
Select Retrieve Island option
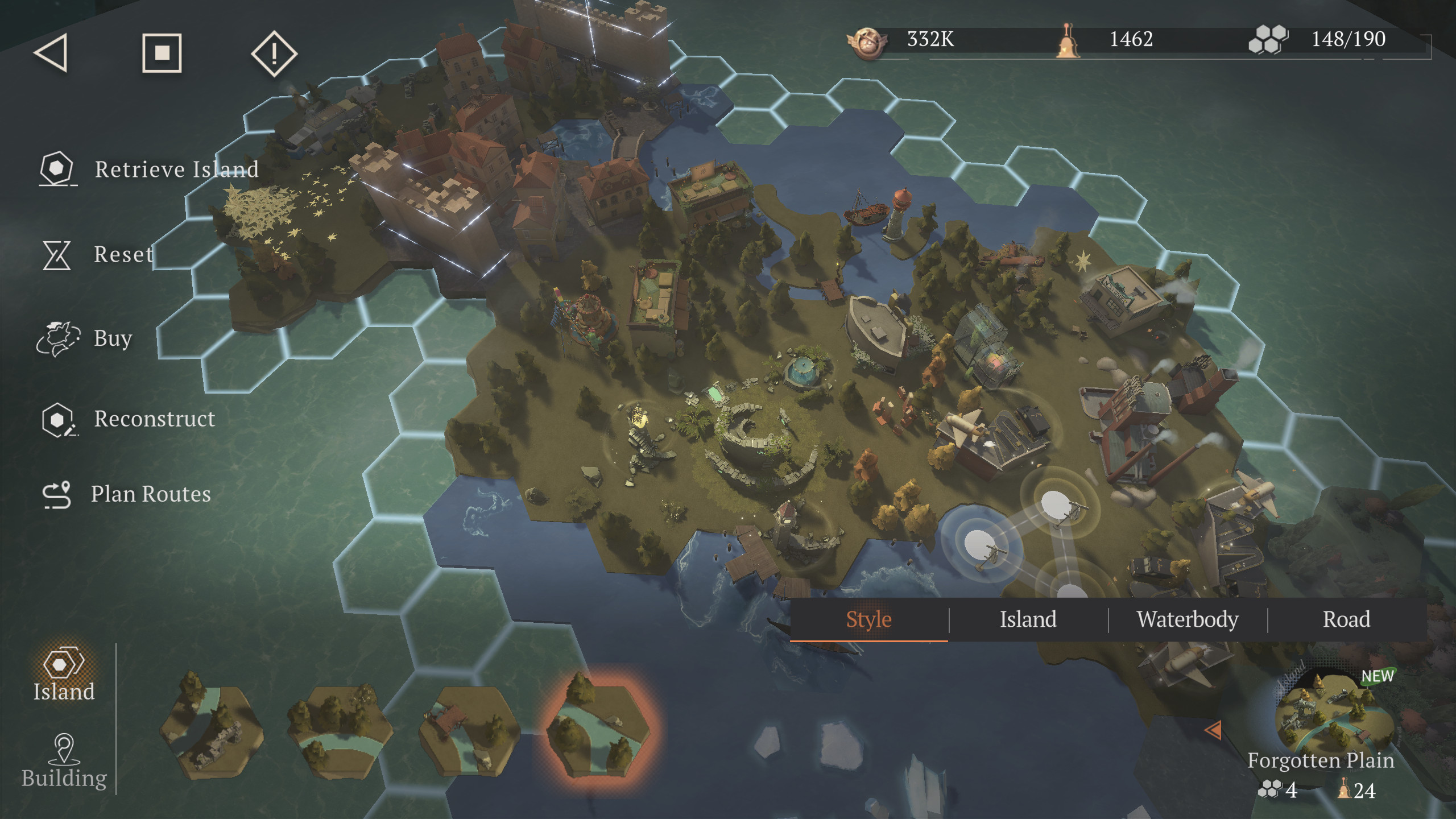149,169
